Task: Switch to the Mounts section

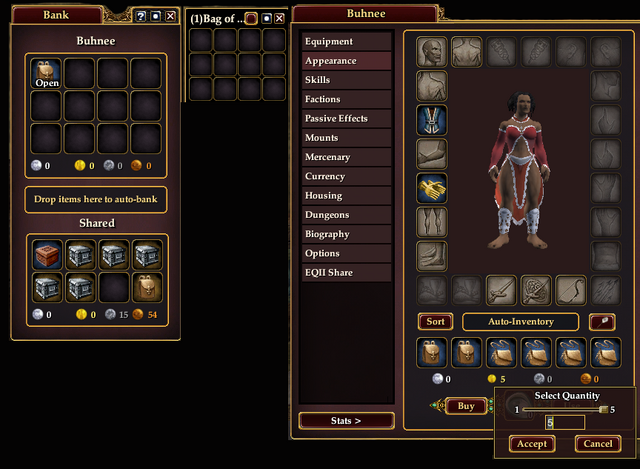Action: [346, 138]
